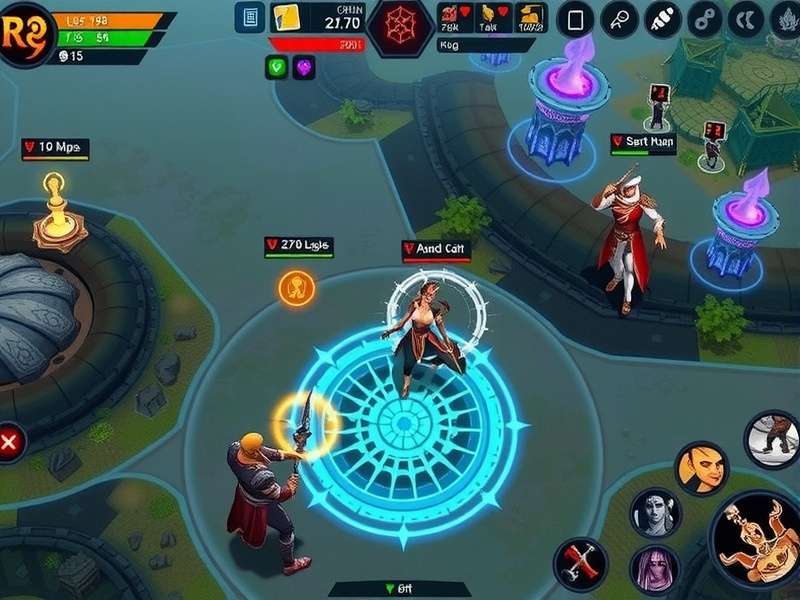Trigger the purple veiled figure ability
The height and width of the screenshot is (600, 800).
click(655, 568)
